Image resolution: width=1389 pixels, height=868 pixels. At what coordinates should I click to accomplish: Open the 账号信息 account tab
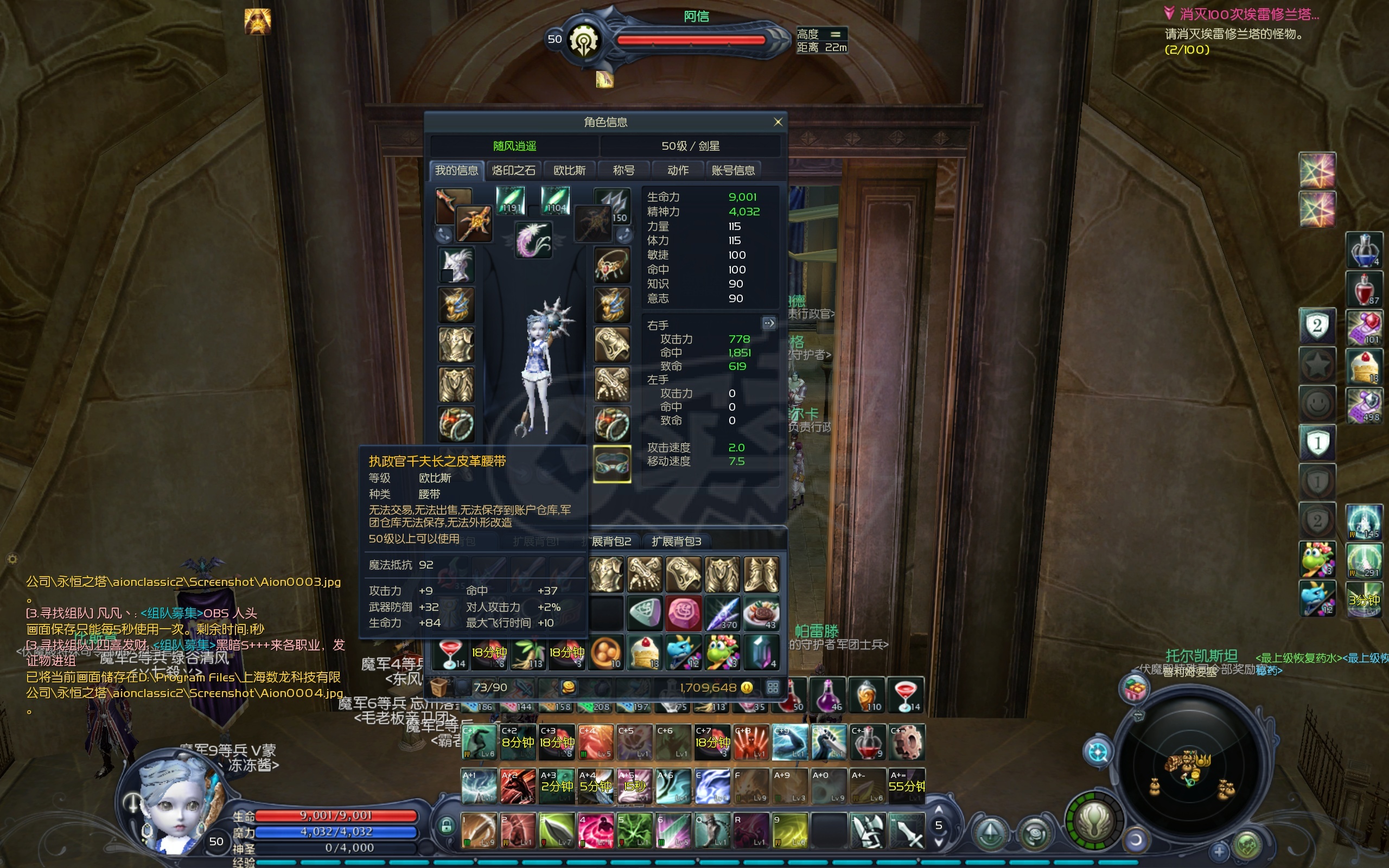(733, 170)
